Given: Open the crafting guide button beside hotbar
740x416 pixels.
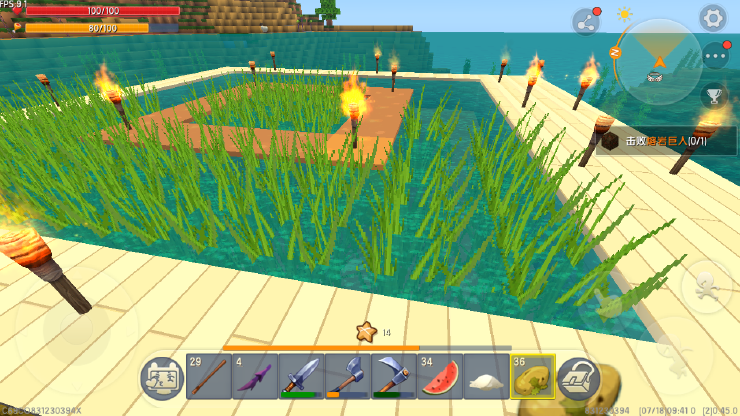Looking at the screenshot, I should pos(161,378).
